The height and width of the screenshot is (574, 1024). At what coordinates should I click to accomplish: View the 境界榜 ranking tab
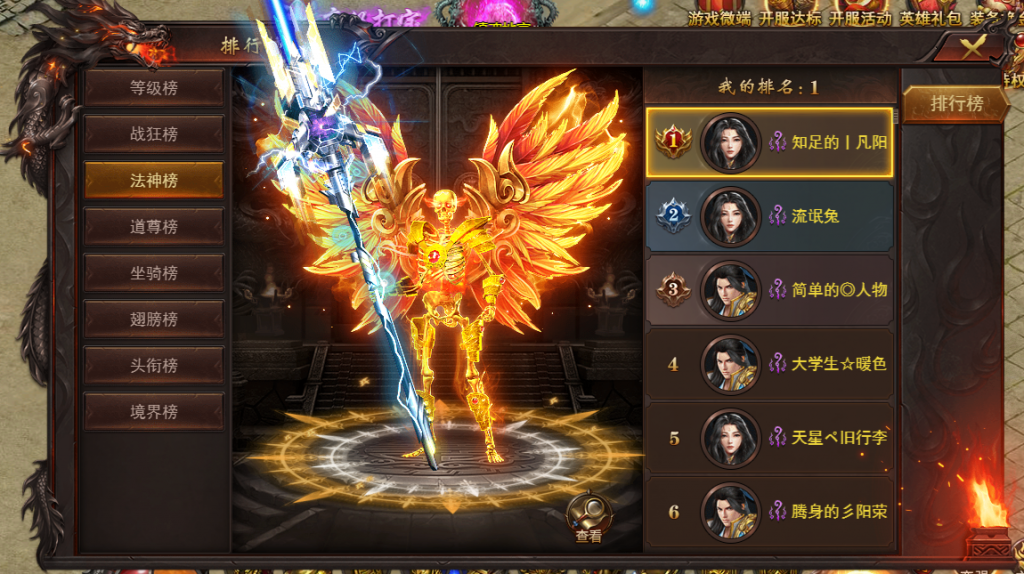(153, 411)
